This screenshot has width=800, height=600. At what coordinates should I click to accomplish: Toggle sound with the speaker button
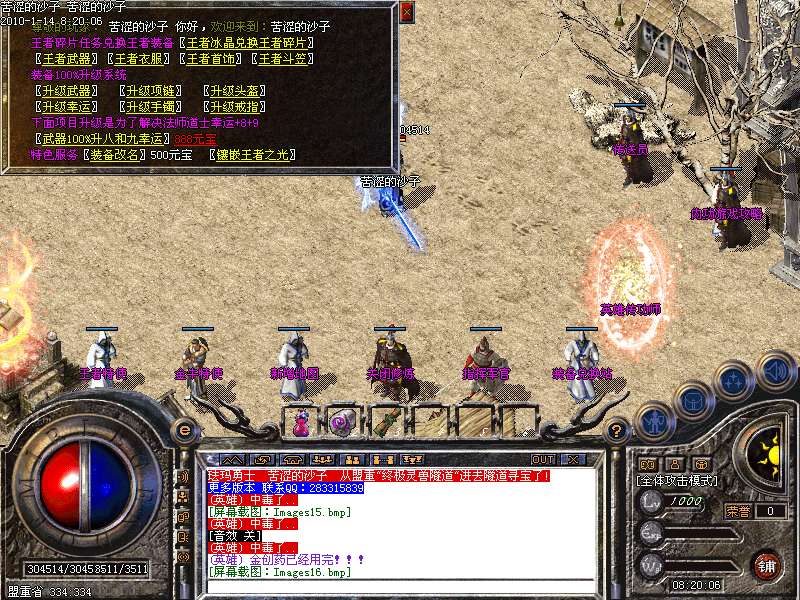(775, 371)
